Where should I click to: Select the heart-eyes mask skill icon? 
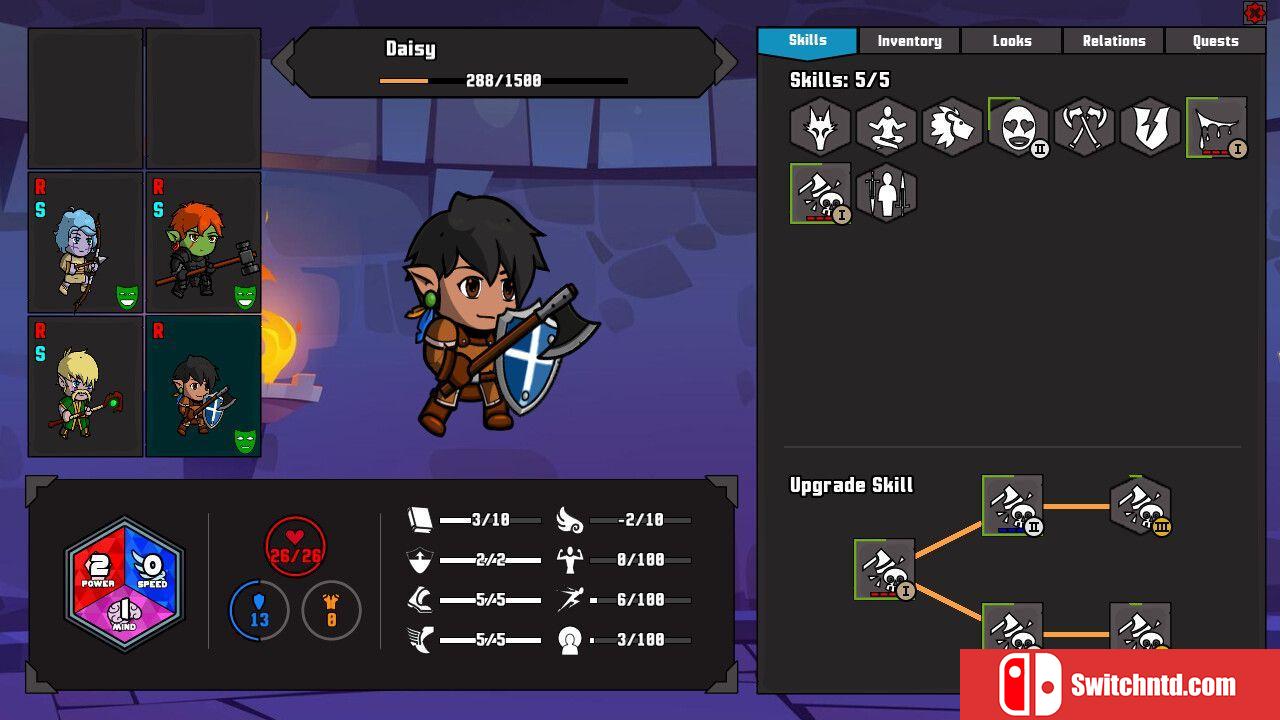[x=1018, y=127]
